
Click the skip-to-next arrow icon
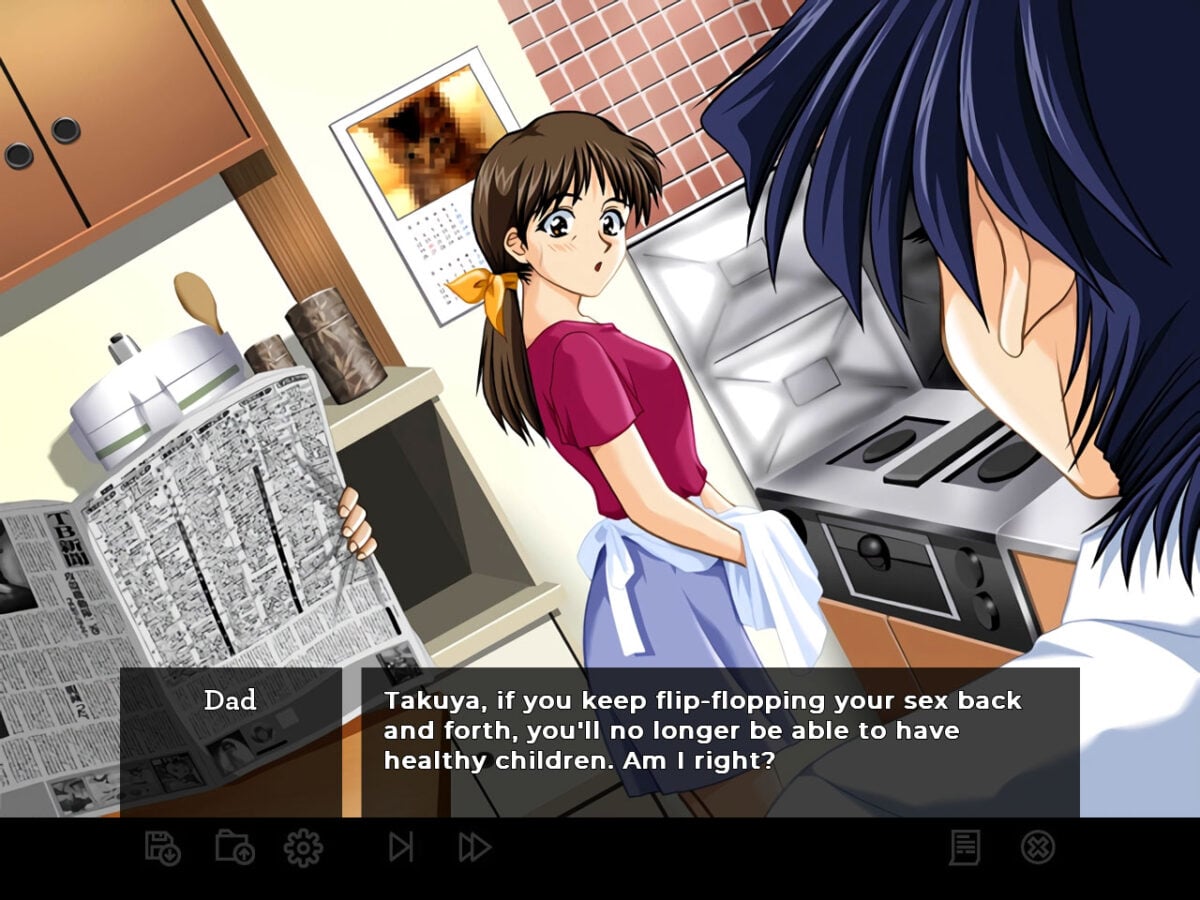click(401, 848)
